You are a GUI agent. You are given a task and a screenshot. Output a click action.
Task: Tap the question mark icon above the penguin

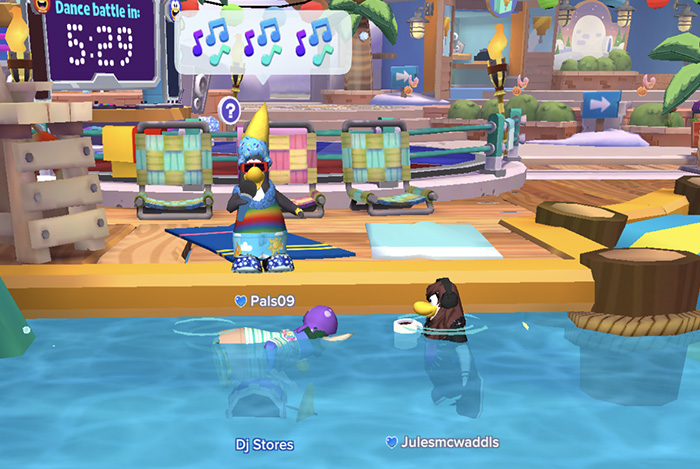tap(230, 108)
